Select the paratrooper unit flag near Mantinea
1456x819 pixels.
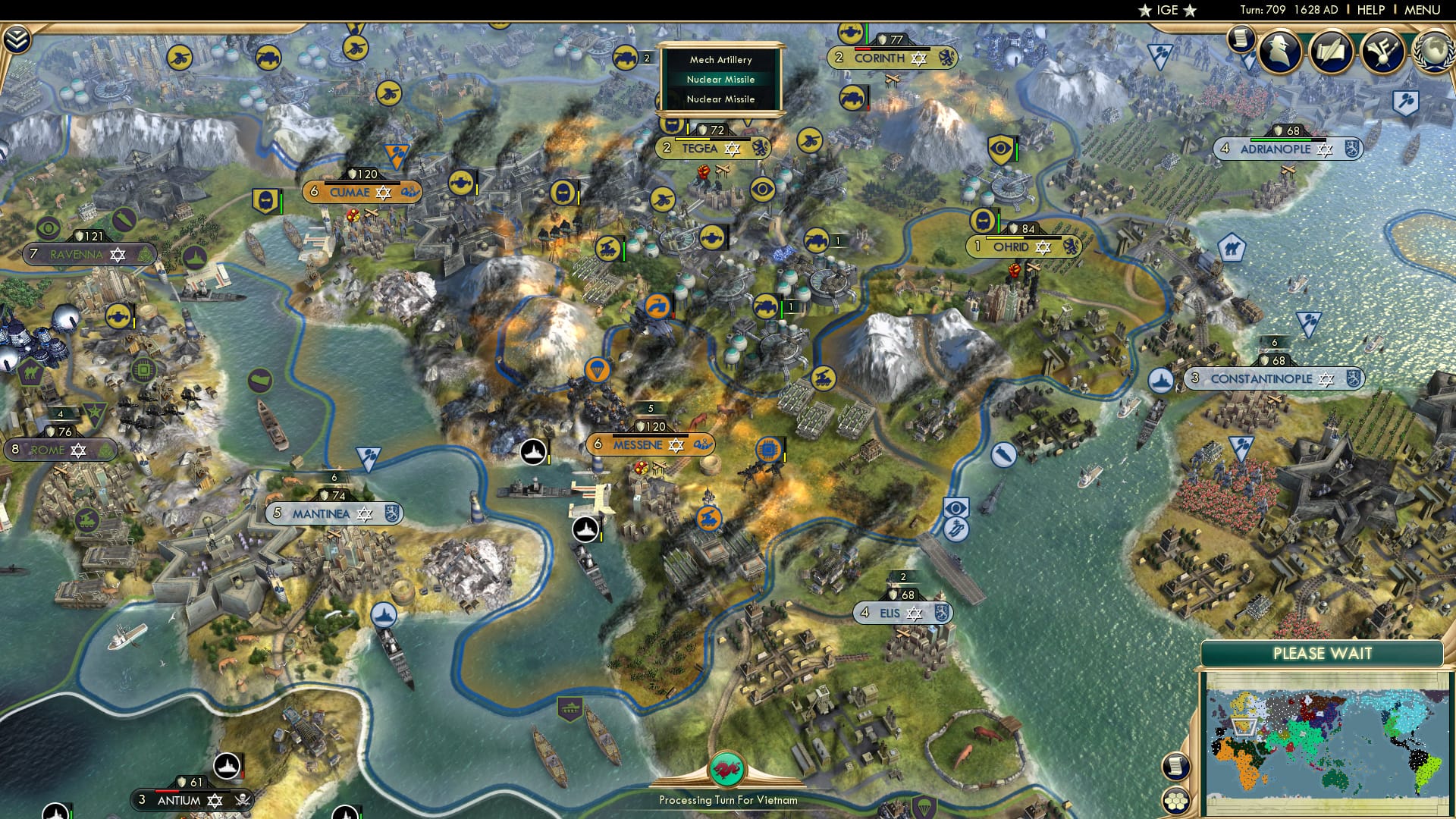point(370,453)
